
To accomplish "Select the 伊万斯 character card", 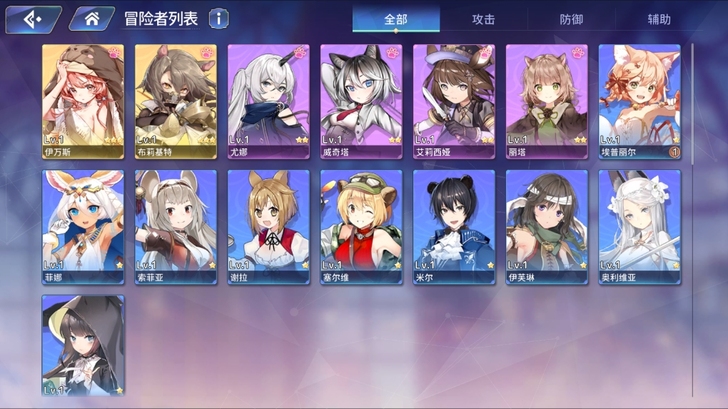I will 83,100.
